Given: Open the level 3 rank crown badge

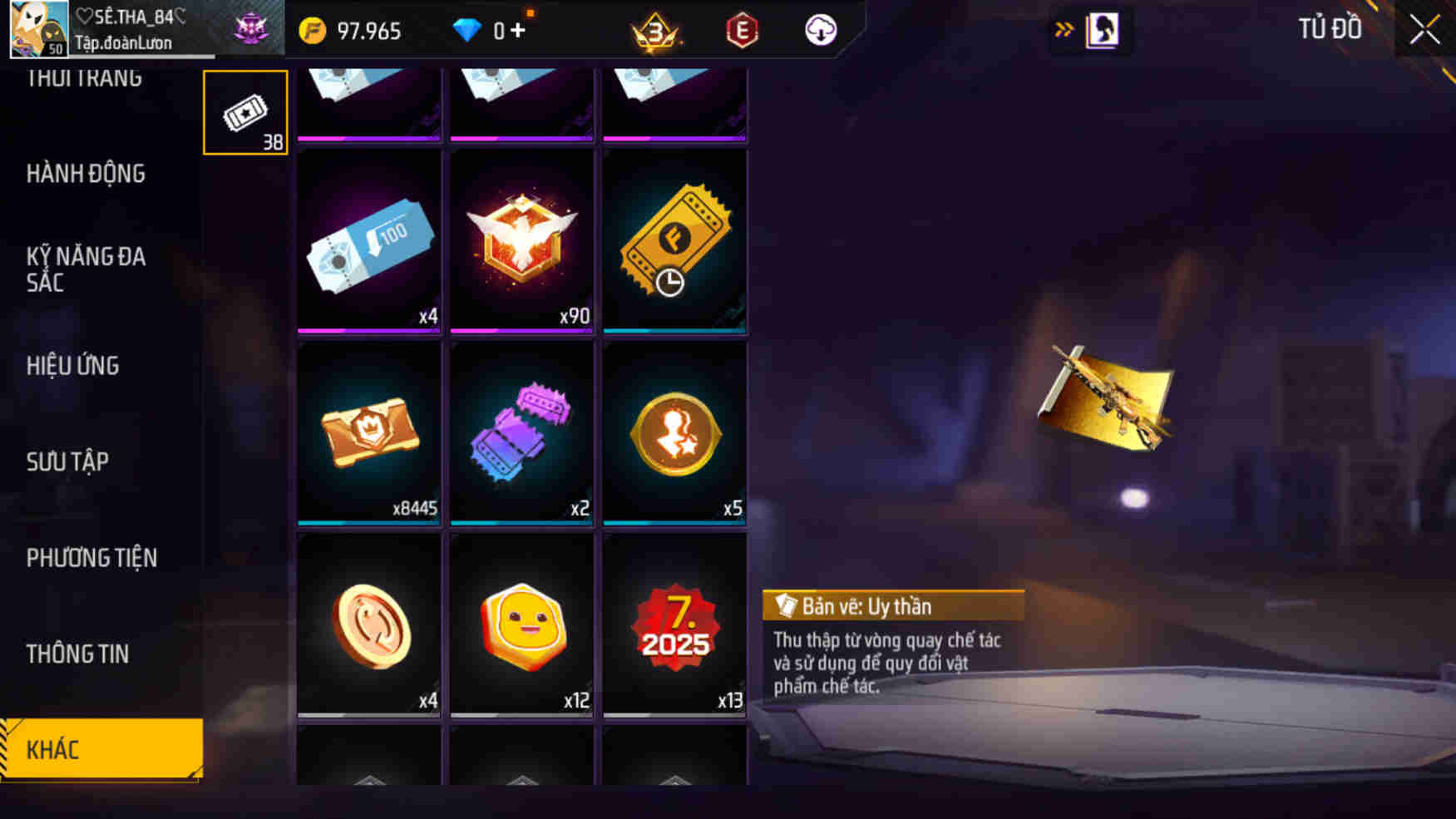Looking at the screenshot, I should pos(656,31).
